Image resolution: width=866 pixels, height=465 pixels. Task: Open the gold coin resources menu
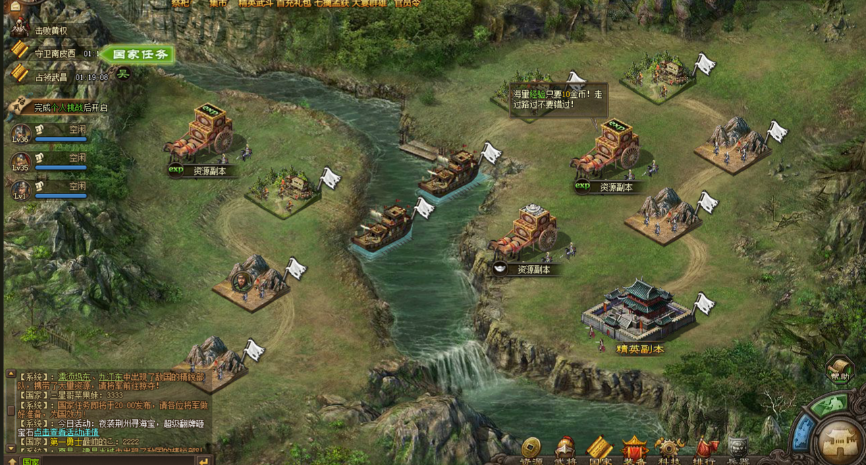(531, 447)
